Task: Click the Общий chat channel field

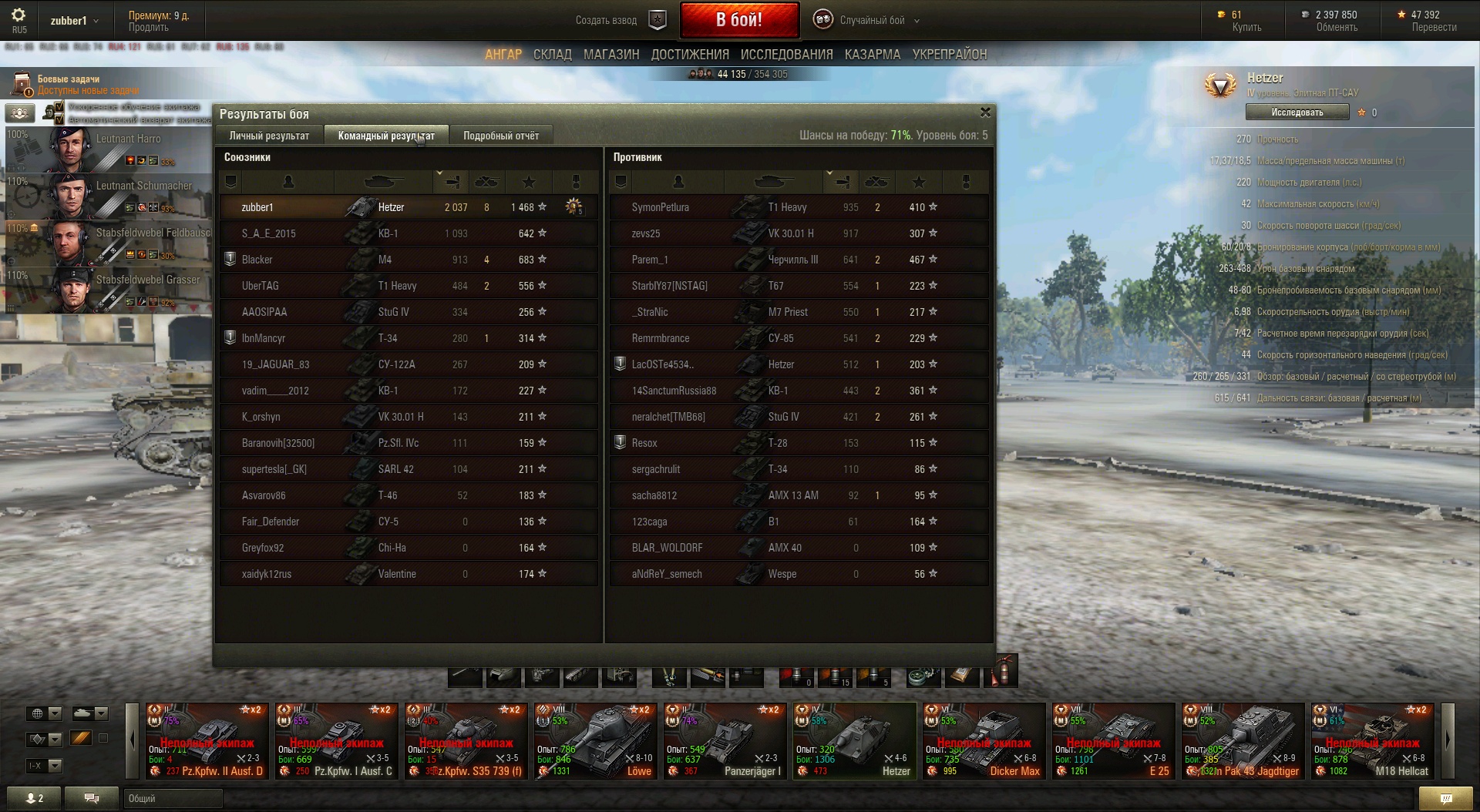Action: tap(173, 798)
